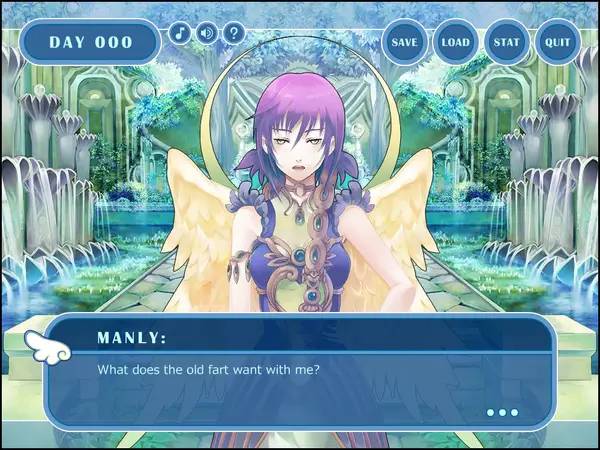This screenshot has width=600, height=450.
Task: Open the LOAD game menu
Action: pos(456,43)
